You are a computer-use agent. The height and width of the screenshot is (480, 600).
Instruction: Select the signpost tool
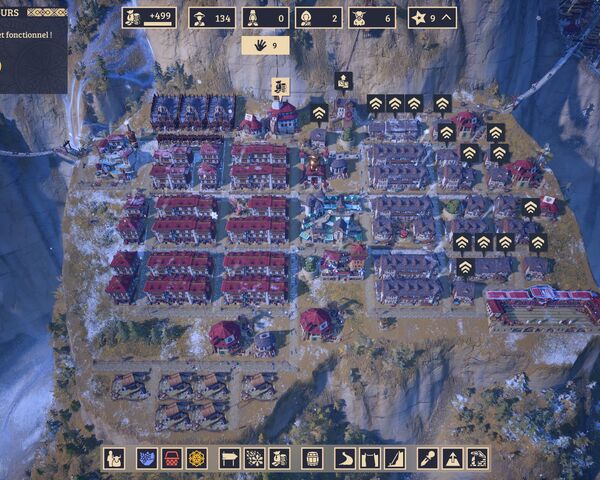pyautogui.click(x=230, y=458)
